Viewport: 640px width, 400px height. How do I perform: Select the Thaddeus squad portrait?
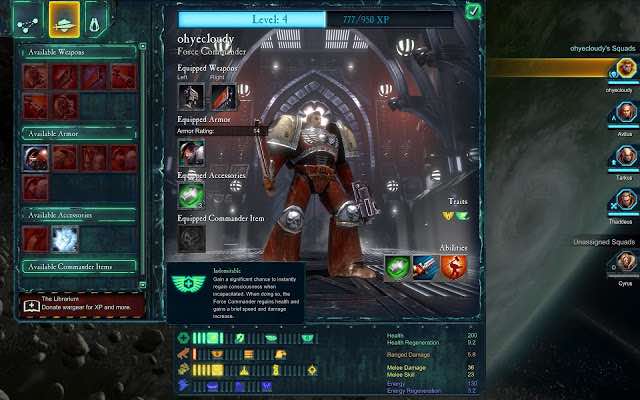click(625, 203)
